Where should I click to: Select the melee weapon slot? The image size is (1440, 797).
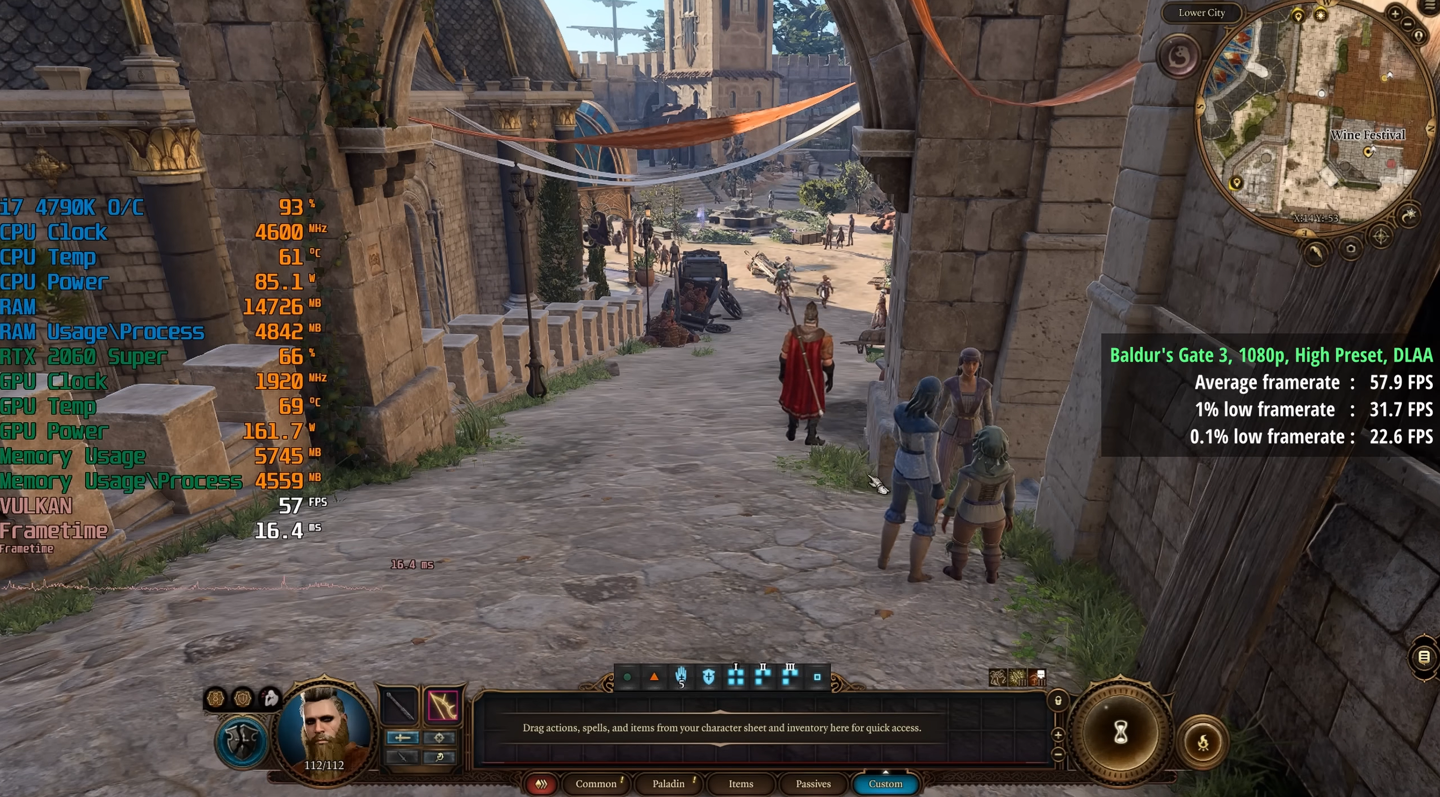pos(399,706)
